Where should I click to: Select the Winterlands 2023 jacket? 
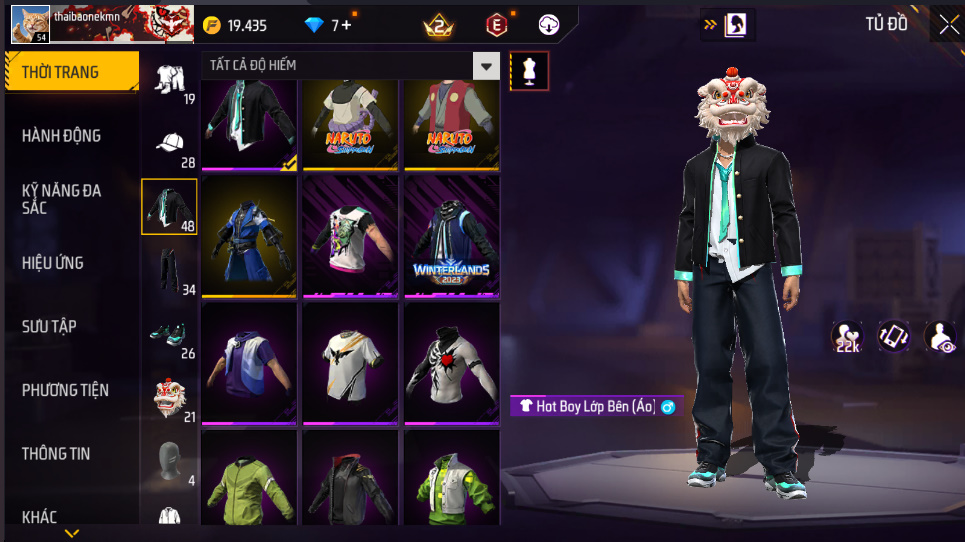click(450, 236)
